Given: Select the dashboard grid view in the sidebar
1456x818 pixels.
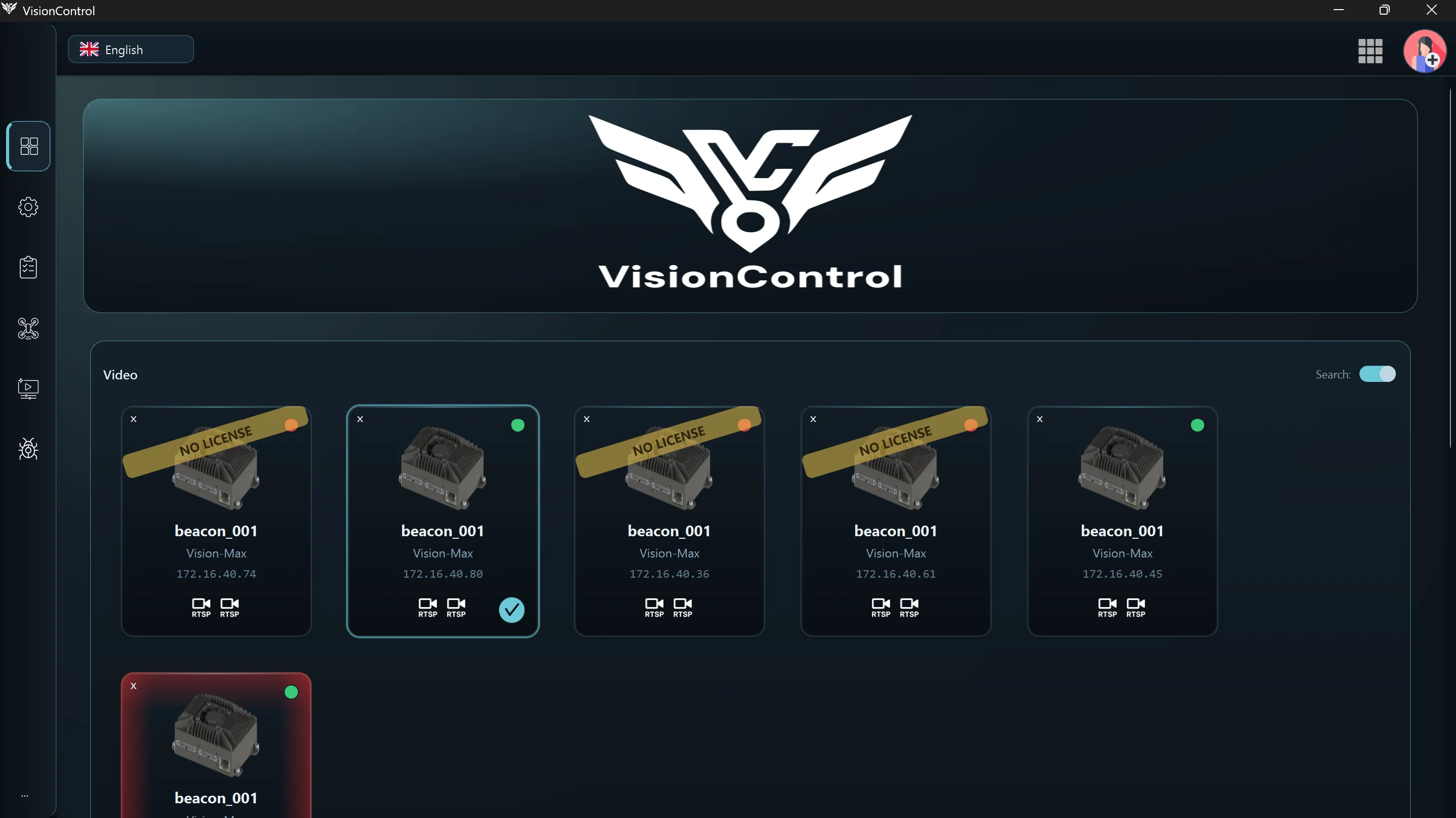Looking at the screenshot, I should point(28,146).
